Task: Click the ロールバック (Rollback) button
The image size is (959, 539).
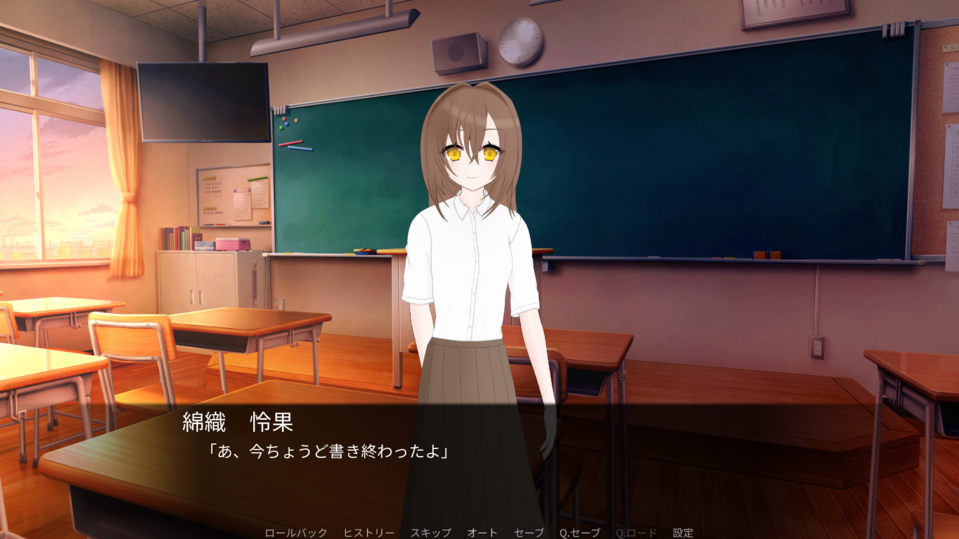Action: 295,533
